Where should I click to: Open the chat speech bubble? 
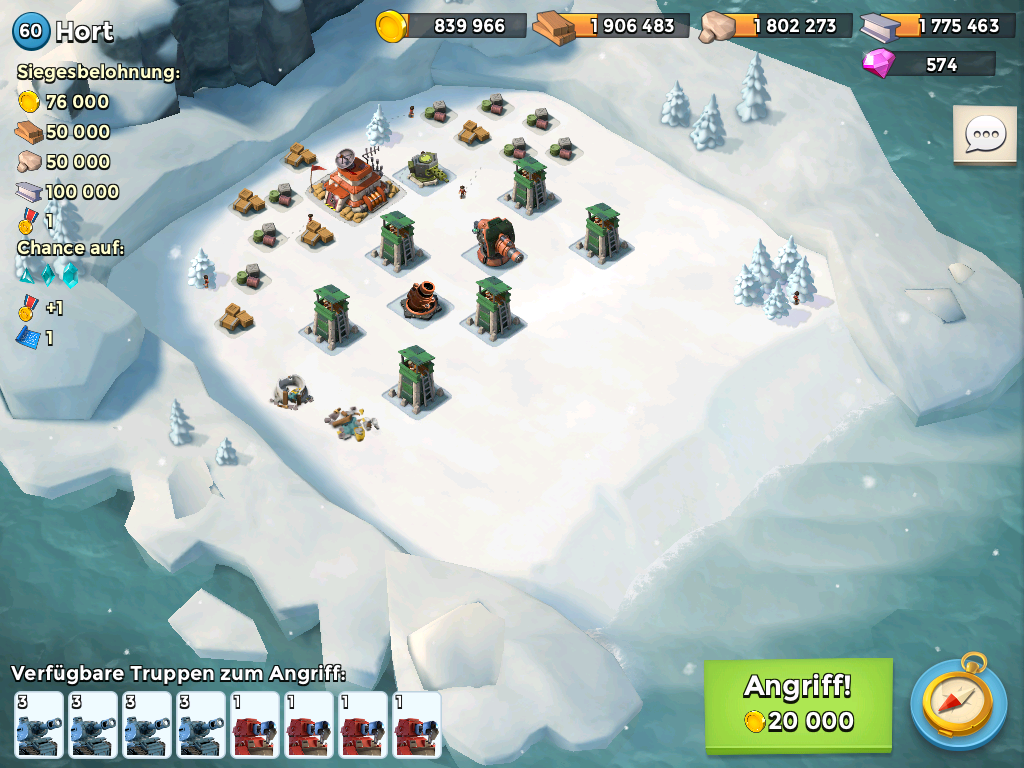[x=984, y=135]
